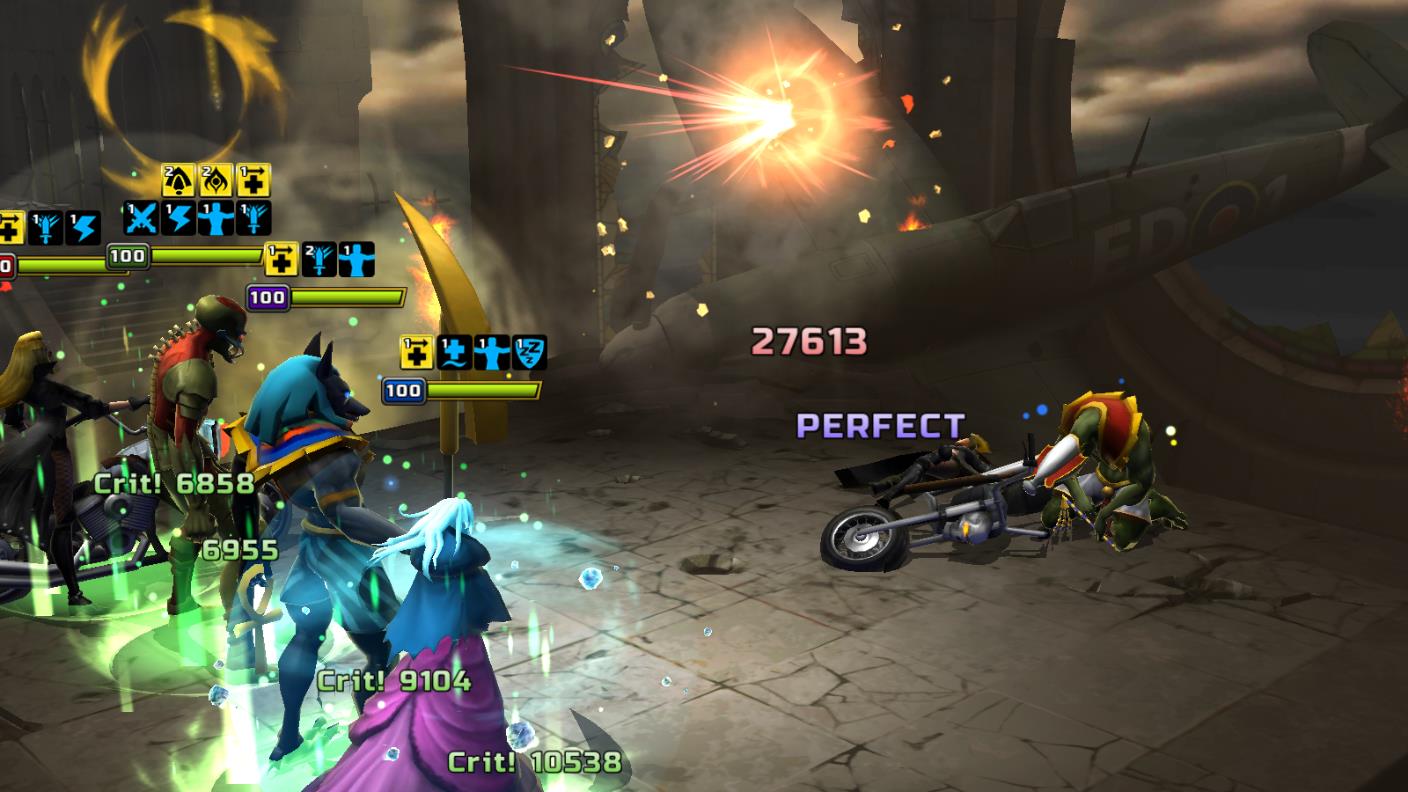Screen dimensions: 1408x792
Task: Show the blue cross over wave buff icon
Action: (x=455, y=353)
